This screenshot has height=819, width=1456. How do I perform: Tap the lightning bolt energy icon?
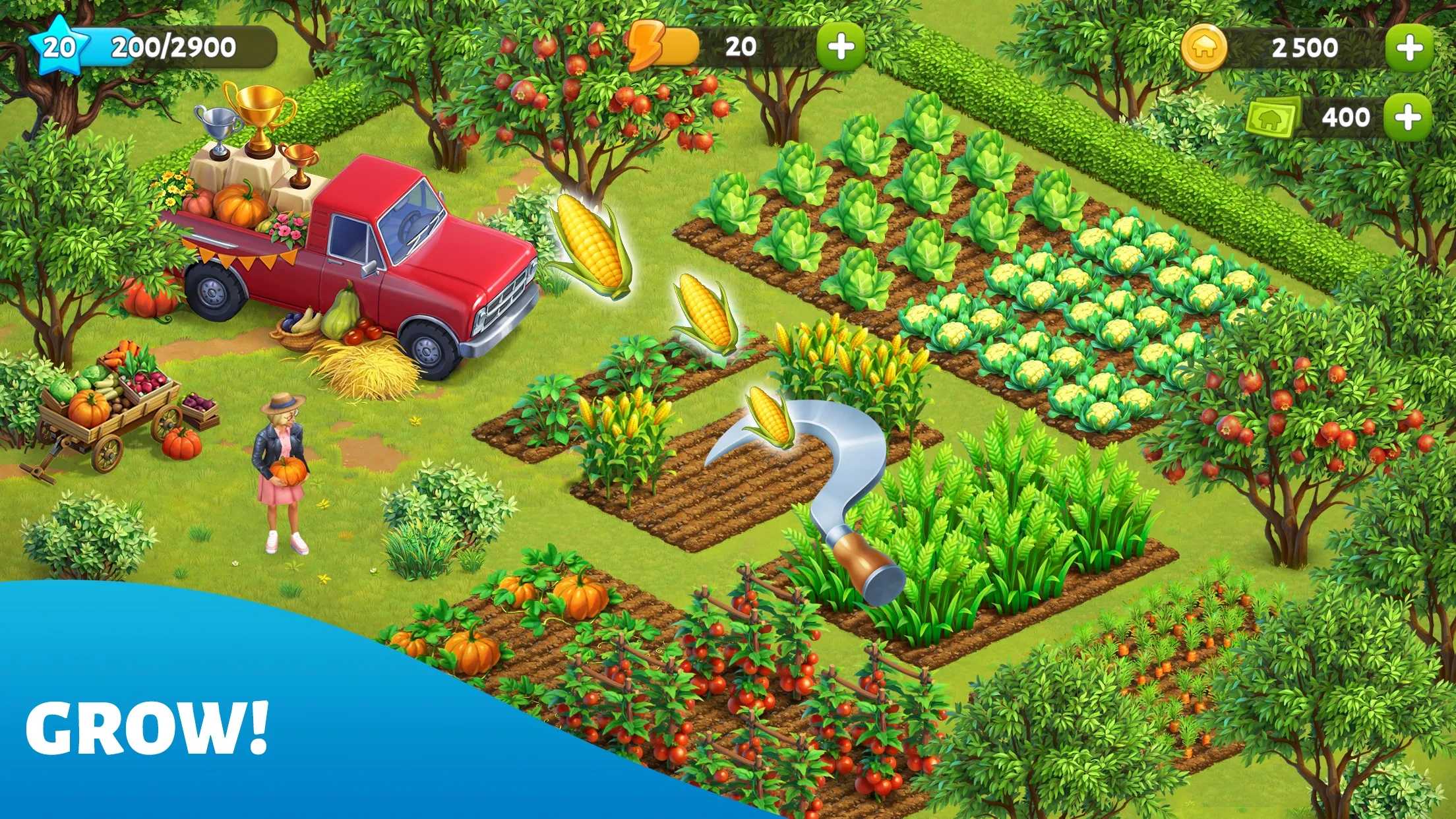pos(645,45)
